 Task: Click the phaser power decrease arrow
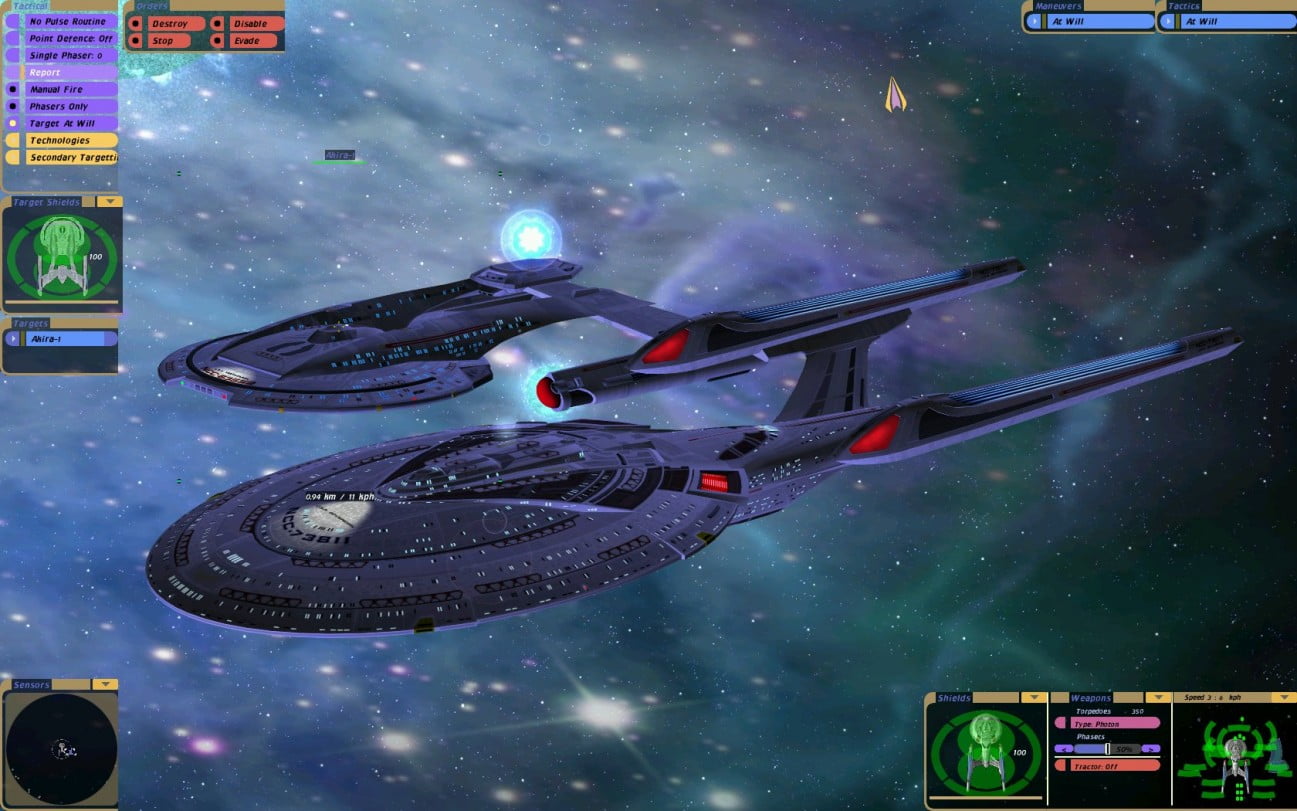[x=1064, y=749]
